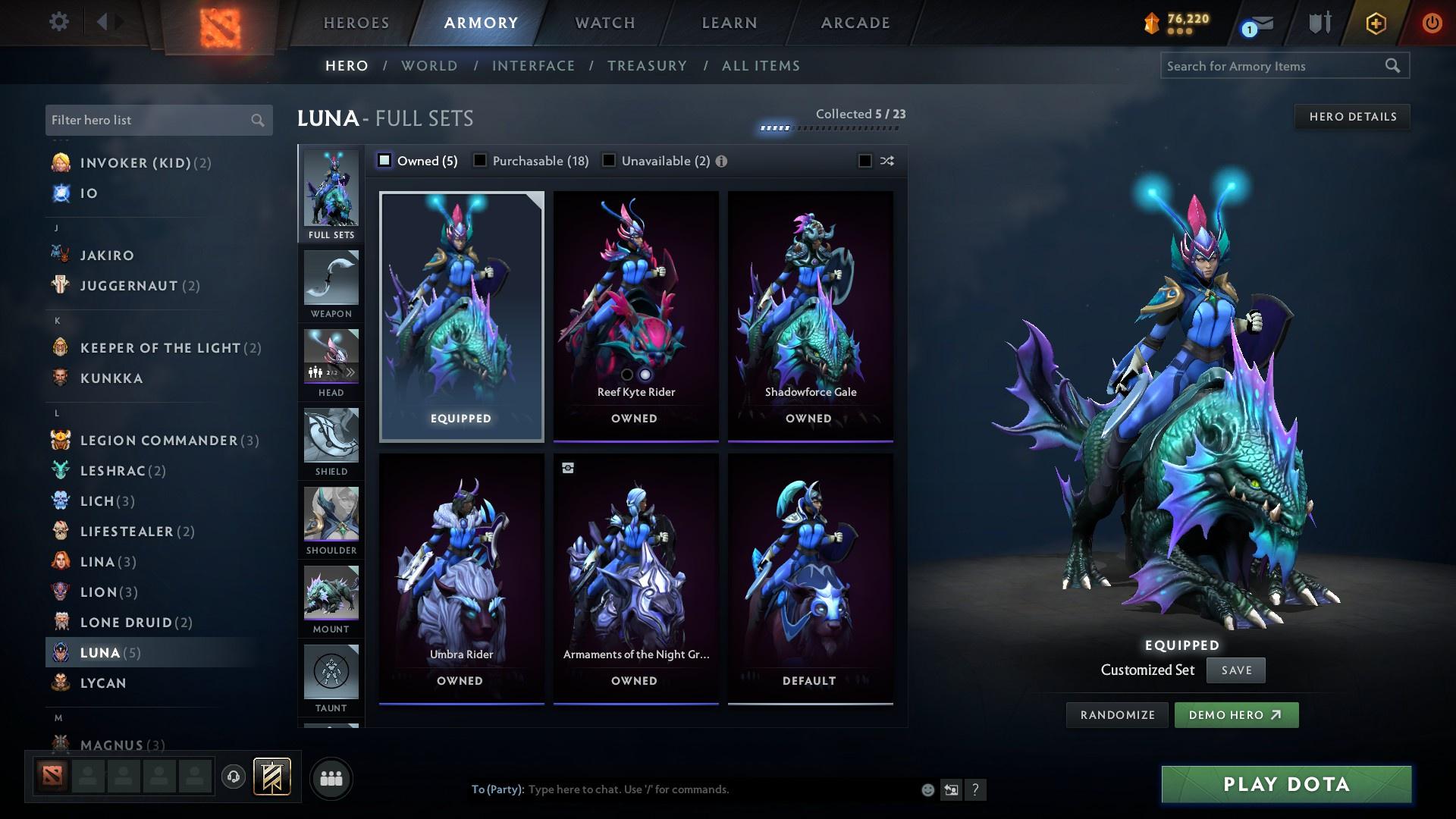Image resolution: width=1456 pixels, height=819 pixels.
Task: Select the second style dot on Reef Kyte Rider
Action: pyautogui.click(x=645, y=374)
